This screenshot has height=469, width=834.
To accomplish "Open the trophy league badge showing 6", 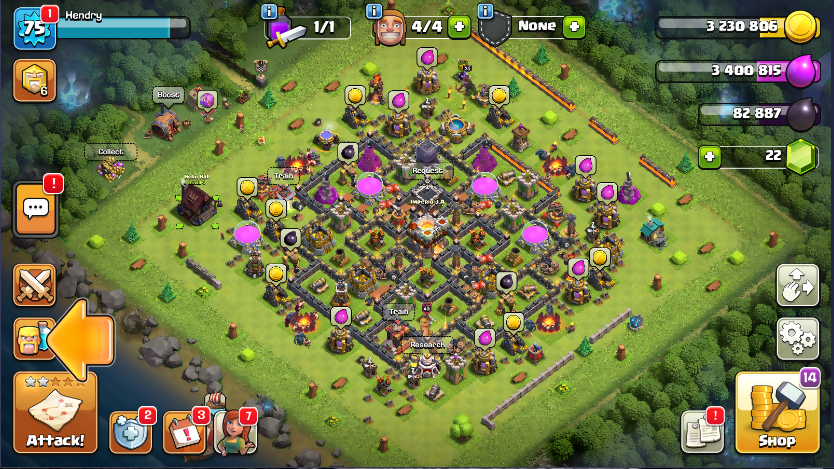I will pos(34,81).
